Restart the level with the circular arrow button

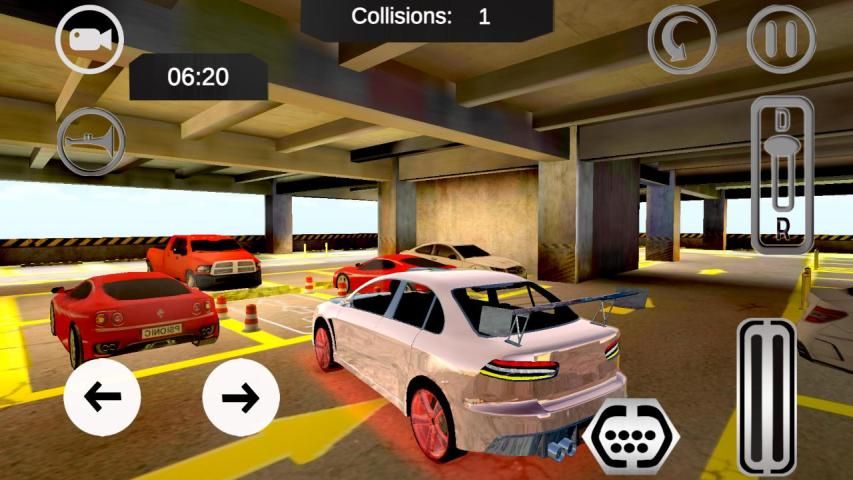(x=682, y=40)
